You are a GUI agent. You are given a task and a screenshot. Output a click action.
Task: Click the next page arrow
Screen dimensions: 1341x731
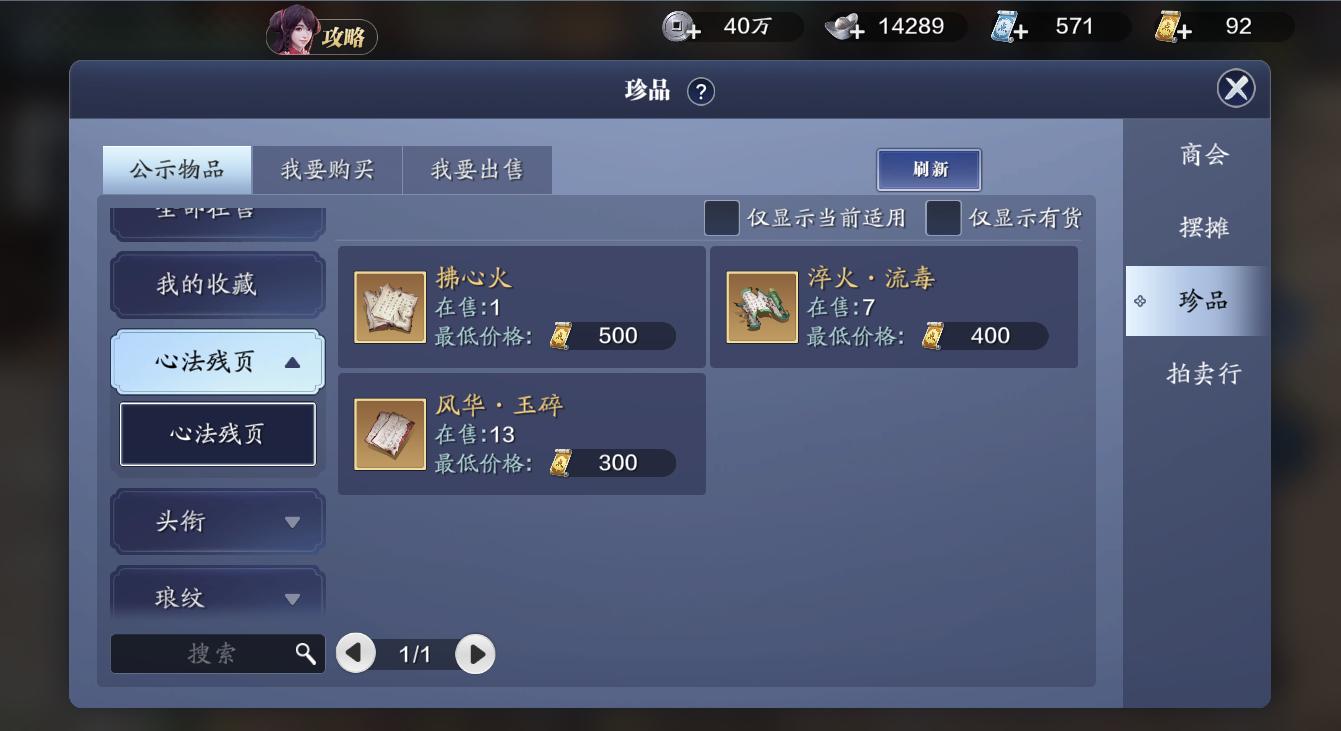(475, 654)
